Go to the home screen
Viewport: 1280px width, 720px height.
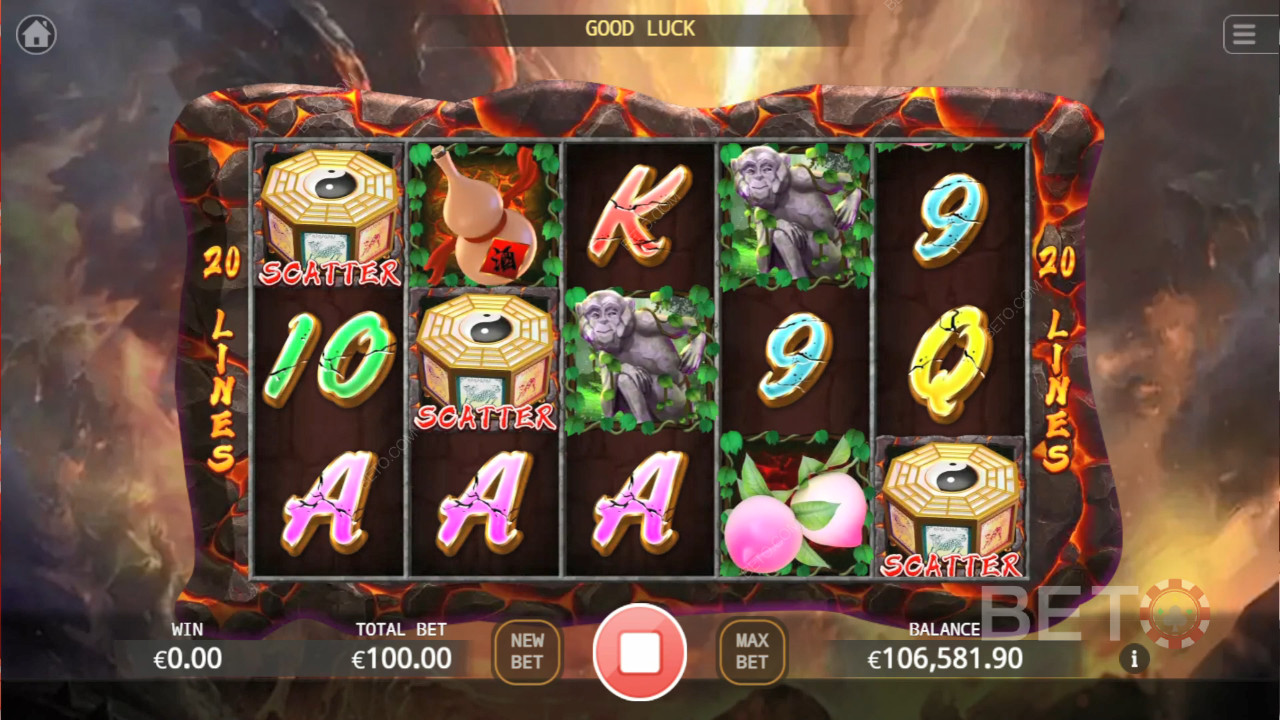36,35
